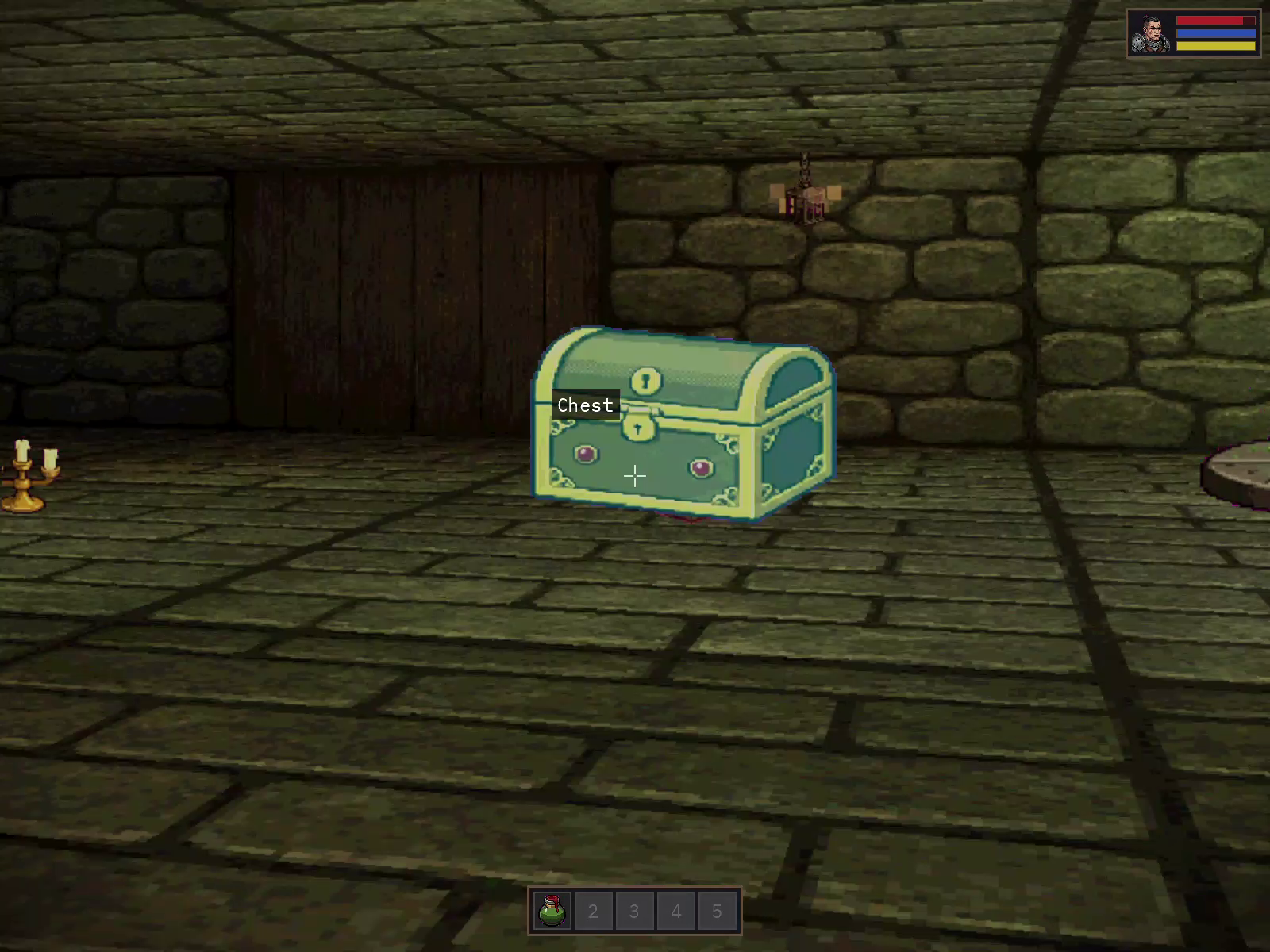Click the left purple gem on the chest
The width and height of the screenshot is (1270, 952).
(x=585, y=452)
